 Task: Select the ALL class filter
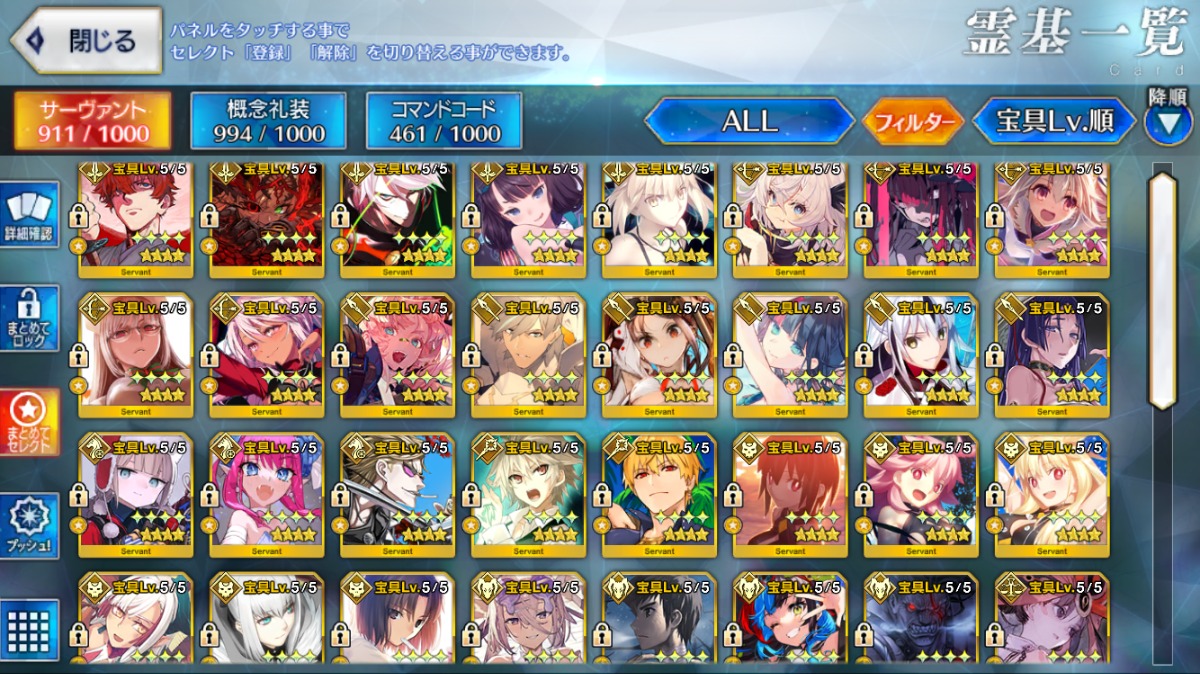pos(749,122)
